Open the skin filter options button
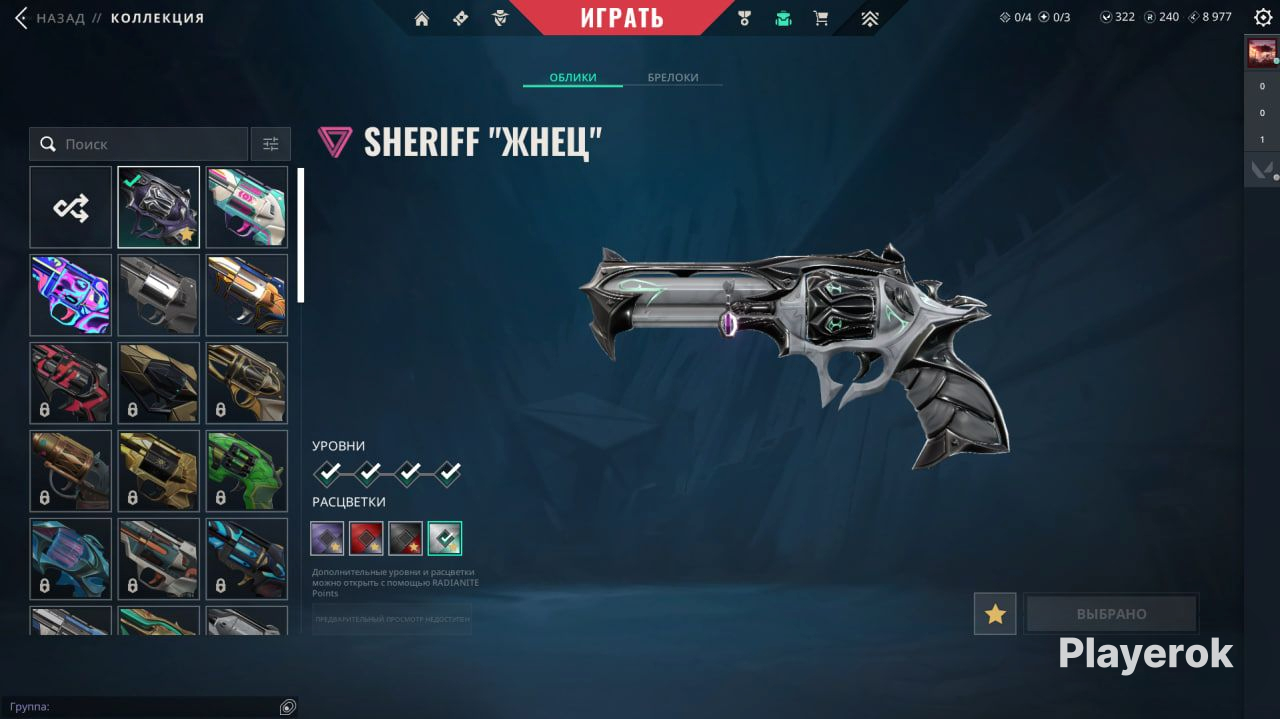Viewport: 1280px width, 719px height. [x=271, y=144]
